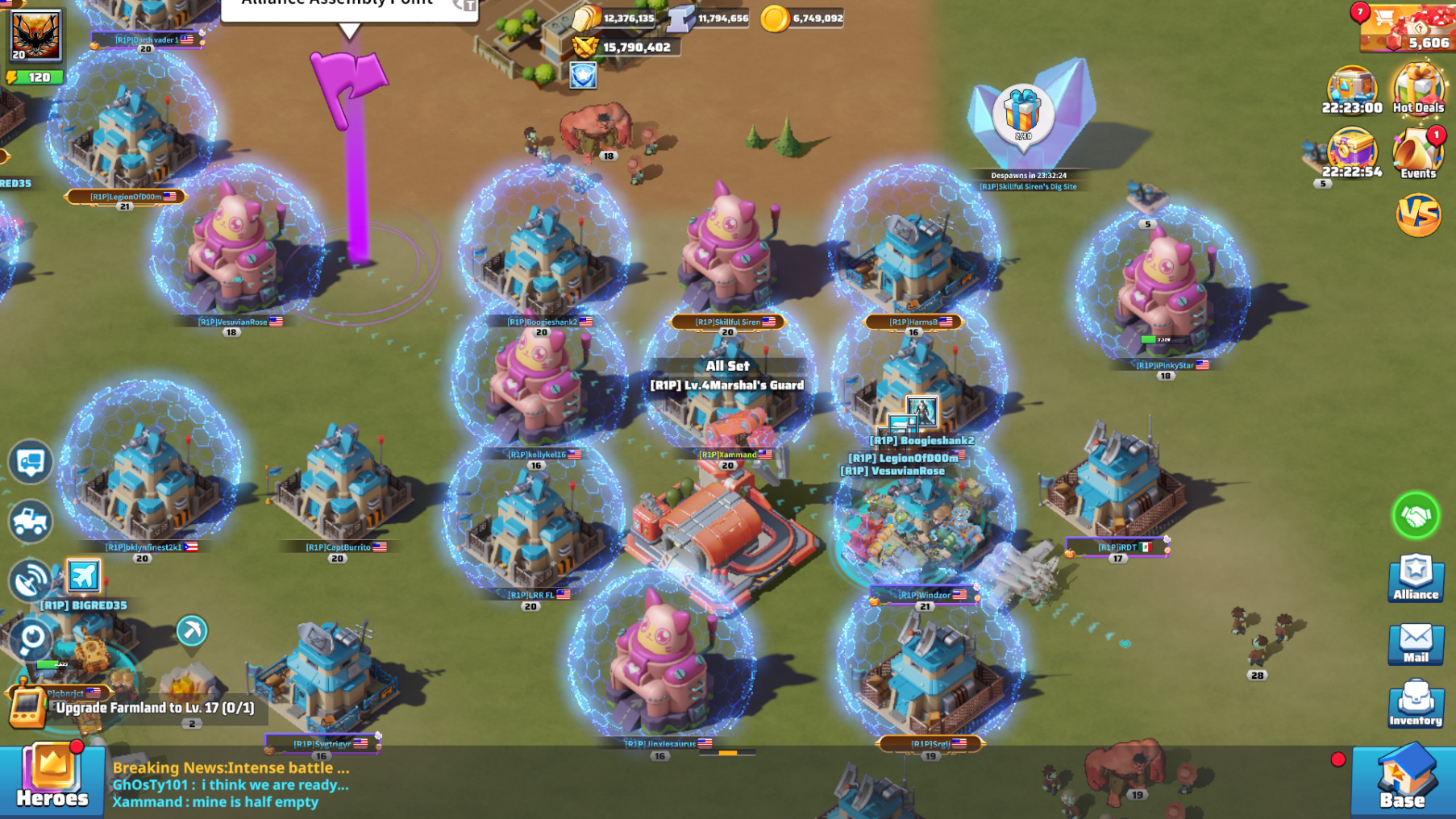Open the Heroes menu
The width and height of the screenshot is (1456, 819).
point(52,779)
